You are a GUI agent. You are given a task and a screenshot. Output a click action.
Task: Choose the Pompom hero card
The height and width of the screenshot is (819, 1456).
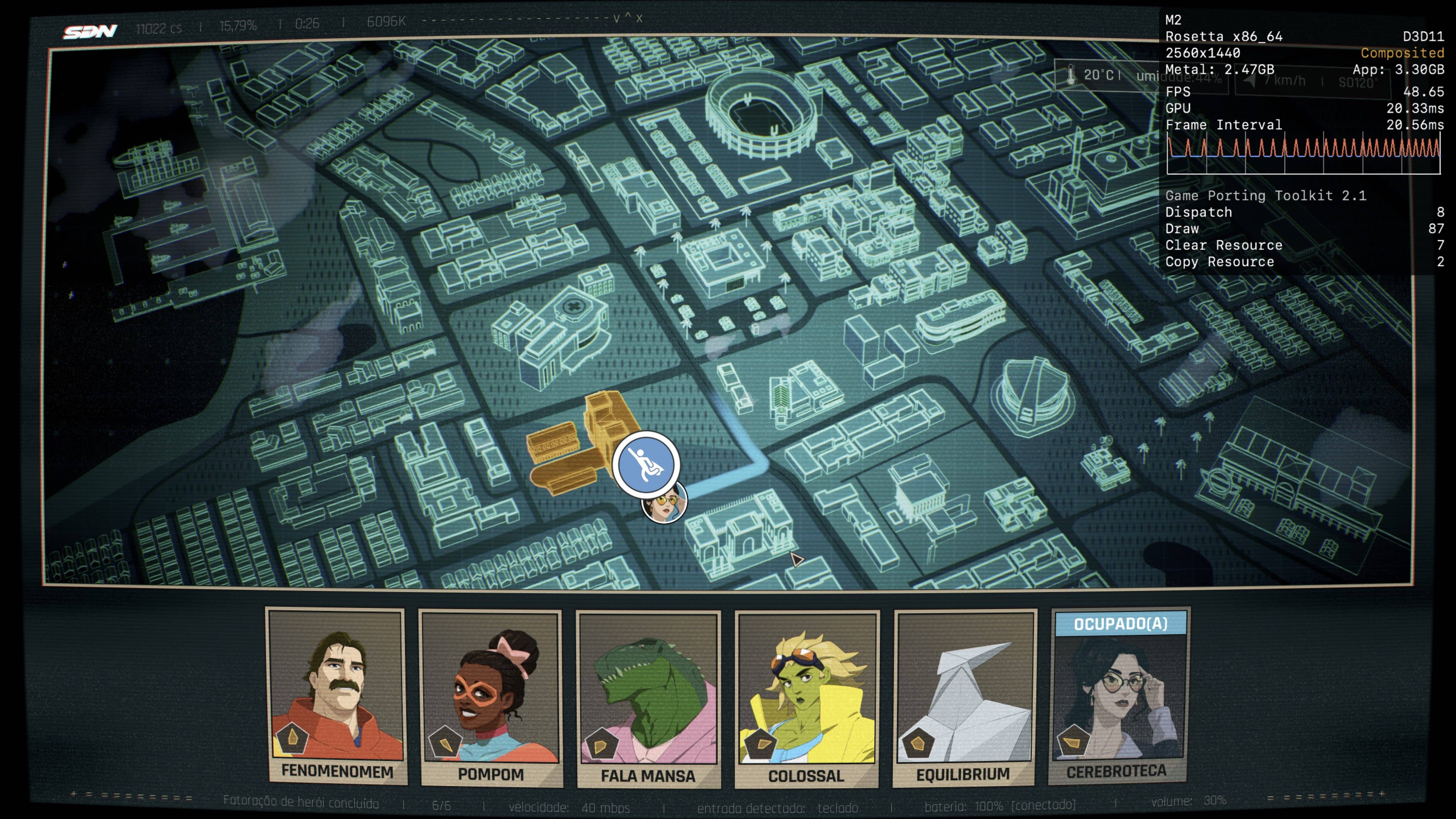tap(491, 698)
